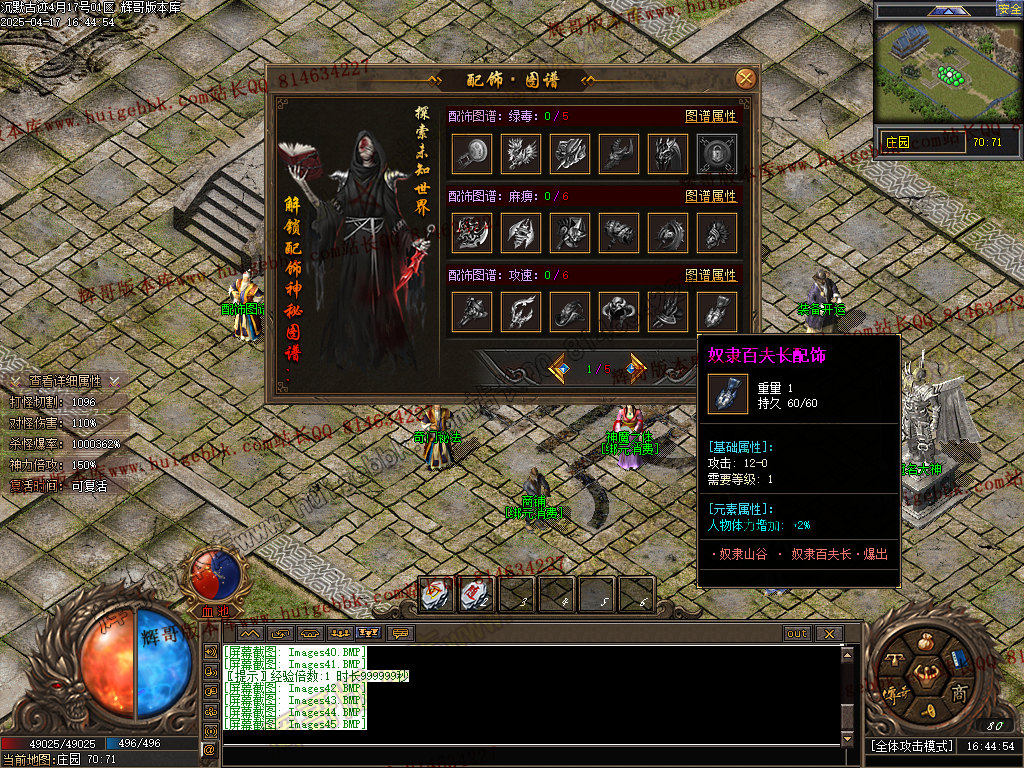
Task: Close the 配饰·图谱 window
Action: click(745, 78)
